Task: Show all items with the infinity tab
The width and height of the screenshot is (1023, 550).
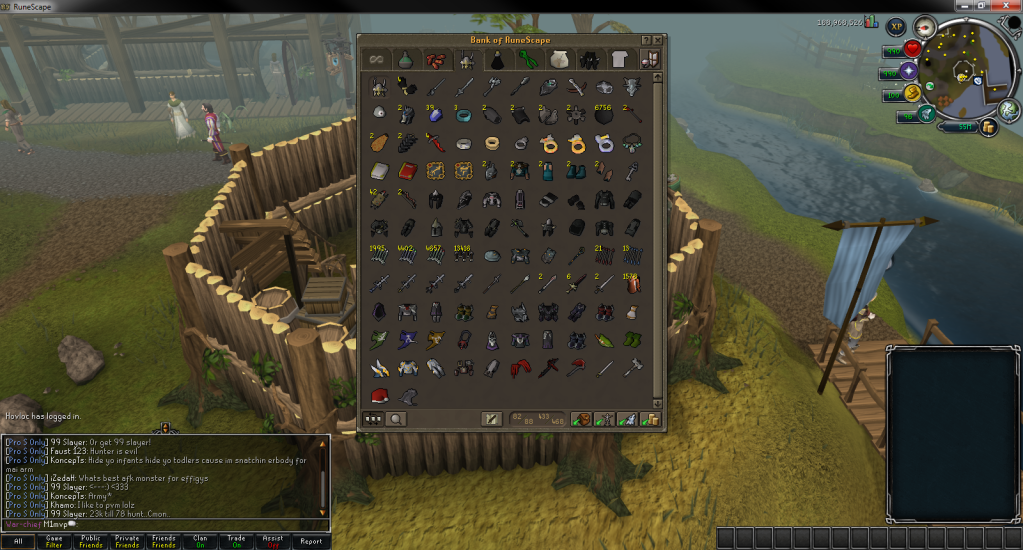Action: pos(374,60)
